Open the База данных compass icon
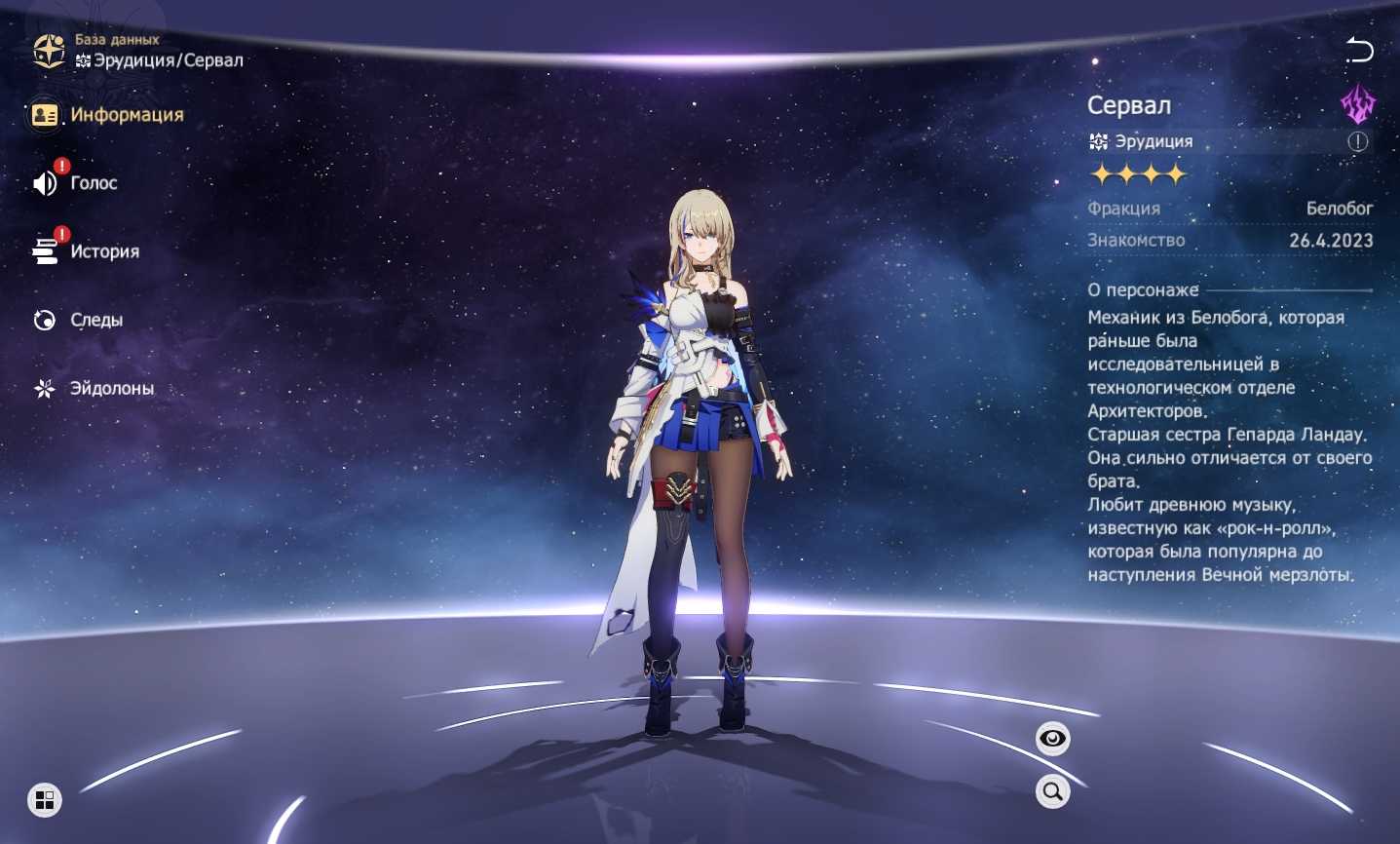The image size is (1400, 844). pyautogui.click(x=49, y=51)
